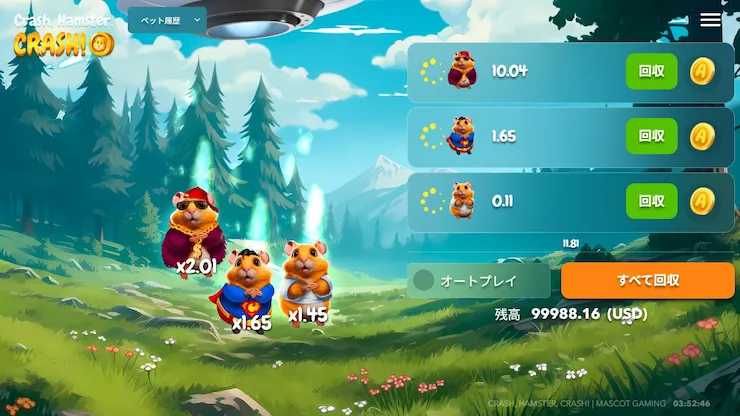Click the gold coin in the 10.04 row
Viewport: 740px width, 416px height.
coord(703,72)
